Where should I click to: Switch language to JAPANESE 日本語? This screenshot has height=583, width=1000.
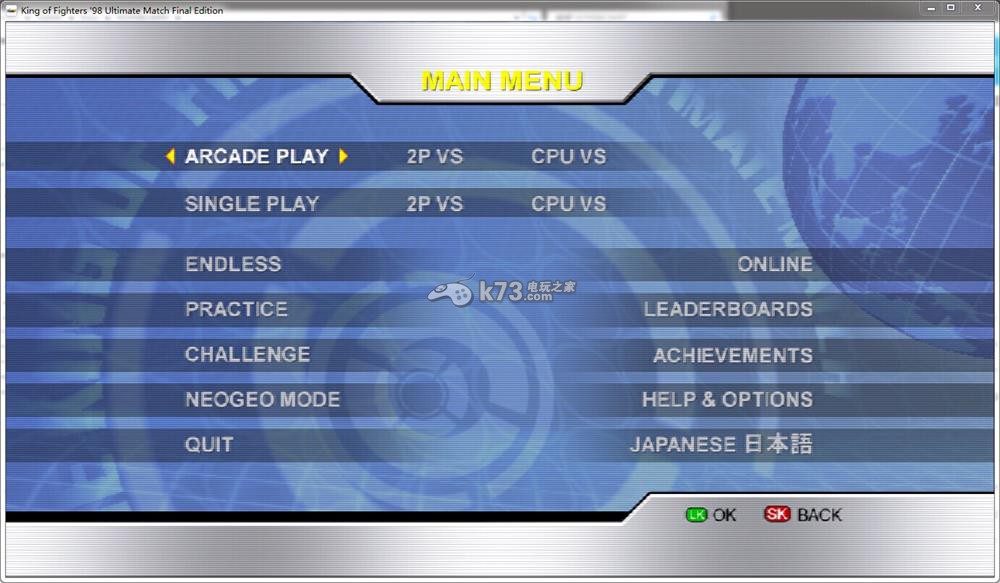[x=721, y=444]
